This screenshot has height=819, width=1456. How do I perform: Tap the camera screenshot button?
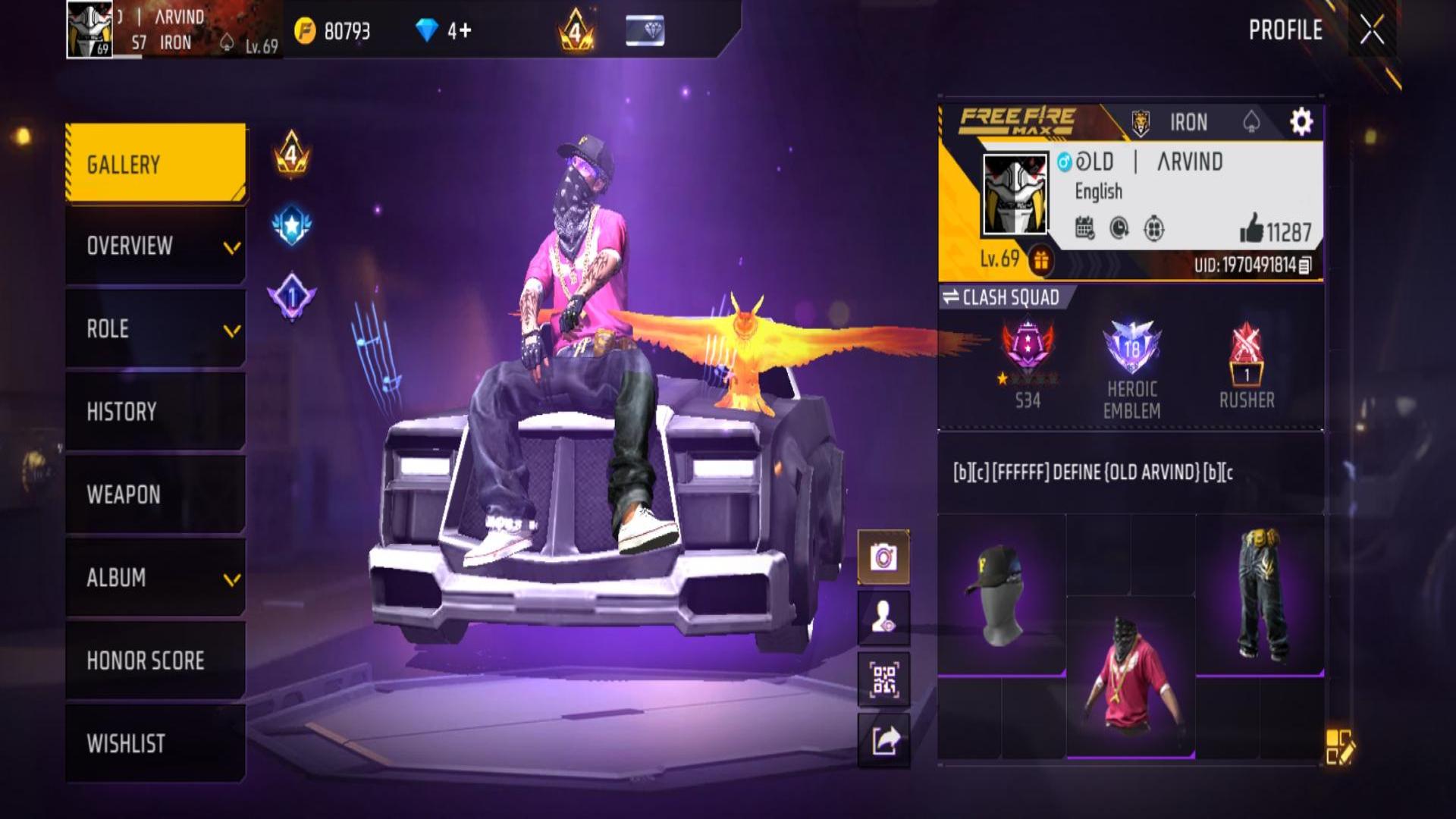click(x=883, y=557)
